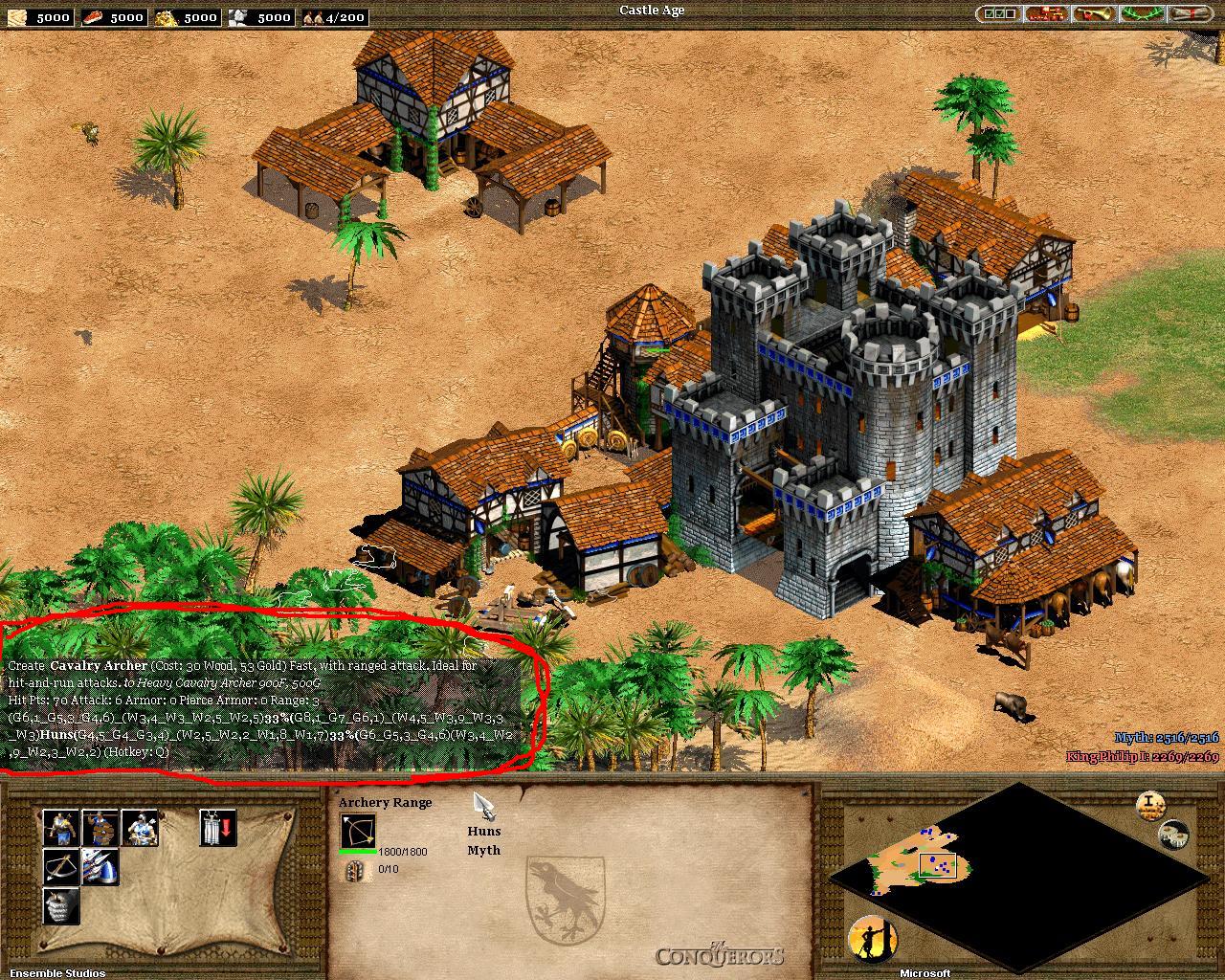Train an Archer unit
This screenshot has width=1225, height=980.
click(59, 828)
